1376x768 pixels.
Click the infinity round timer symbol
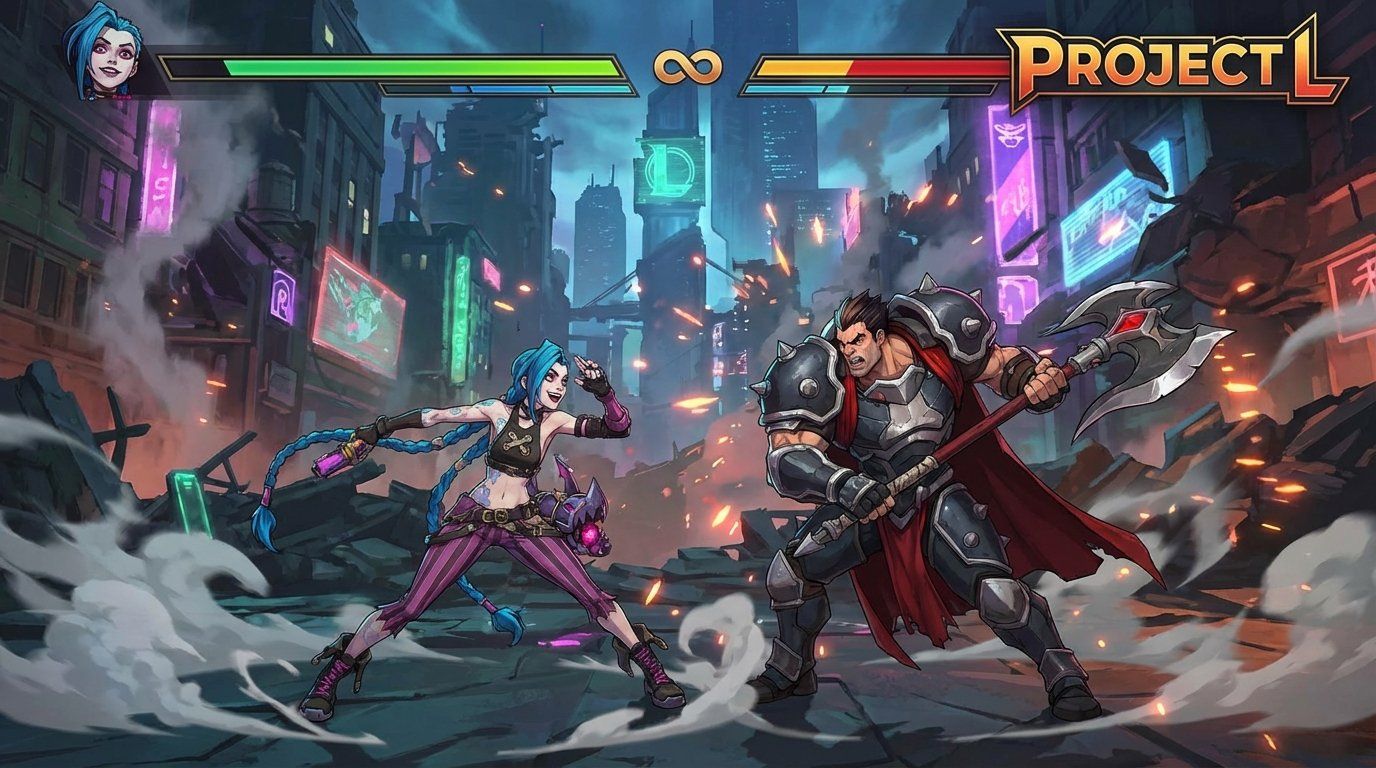(x=689, y=67)
